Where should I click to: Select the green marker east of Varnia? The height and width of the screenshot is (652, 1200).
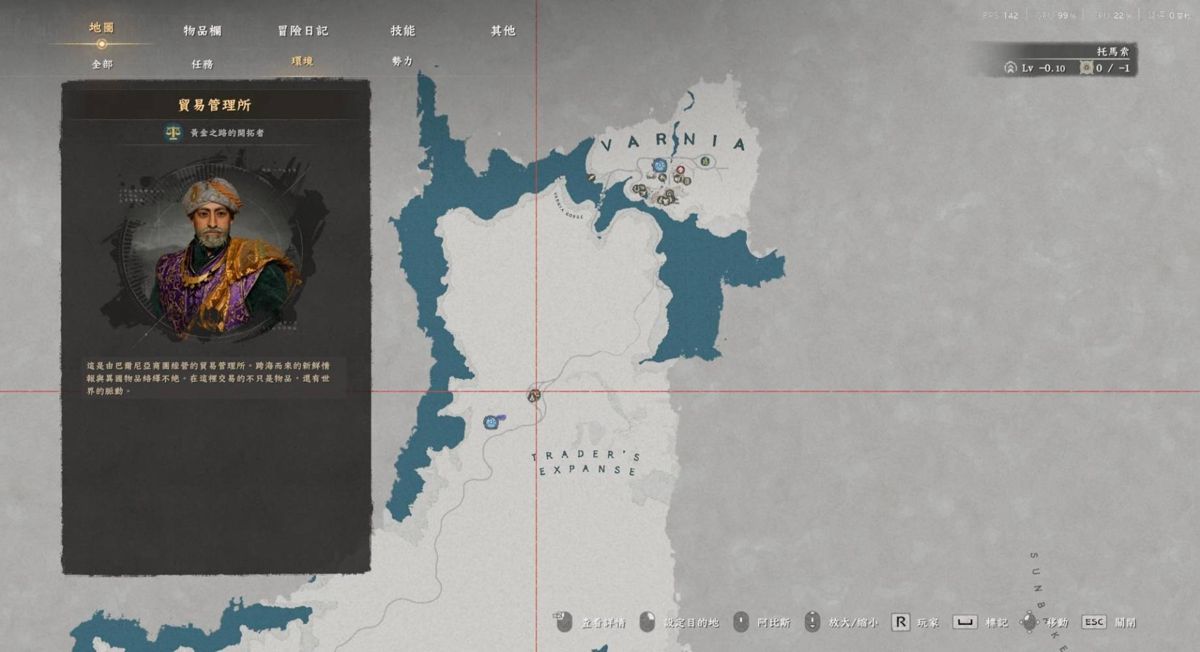click(705, 161)
